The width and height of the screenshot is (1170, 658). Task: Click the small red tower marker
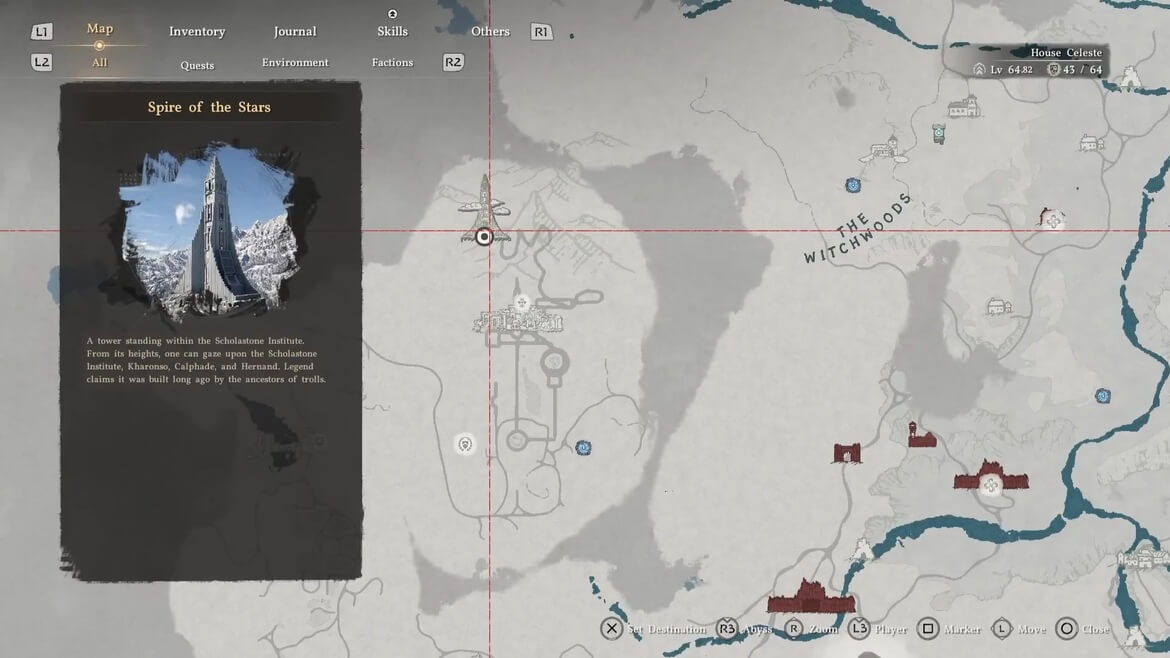919,435
